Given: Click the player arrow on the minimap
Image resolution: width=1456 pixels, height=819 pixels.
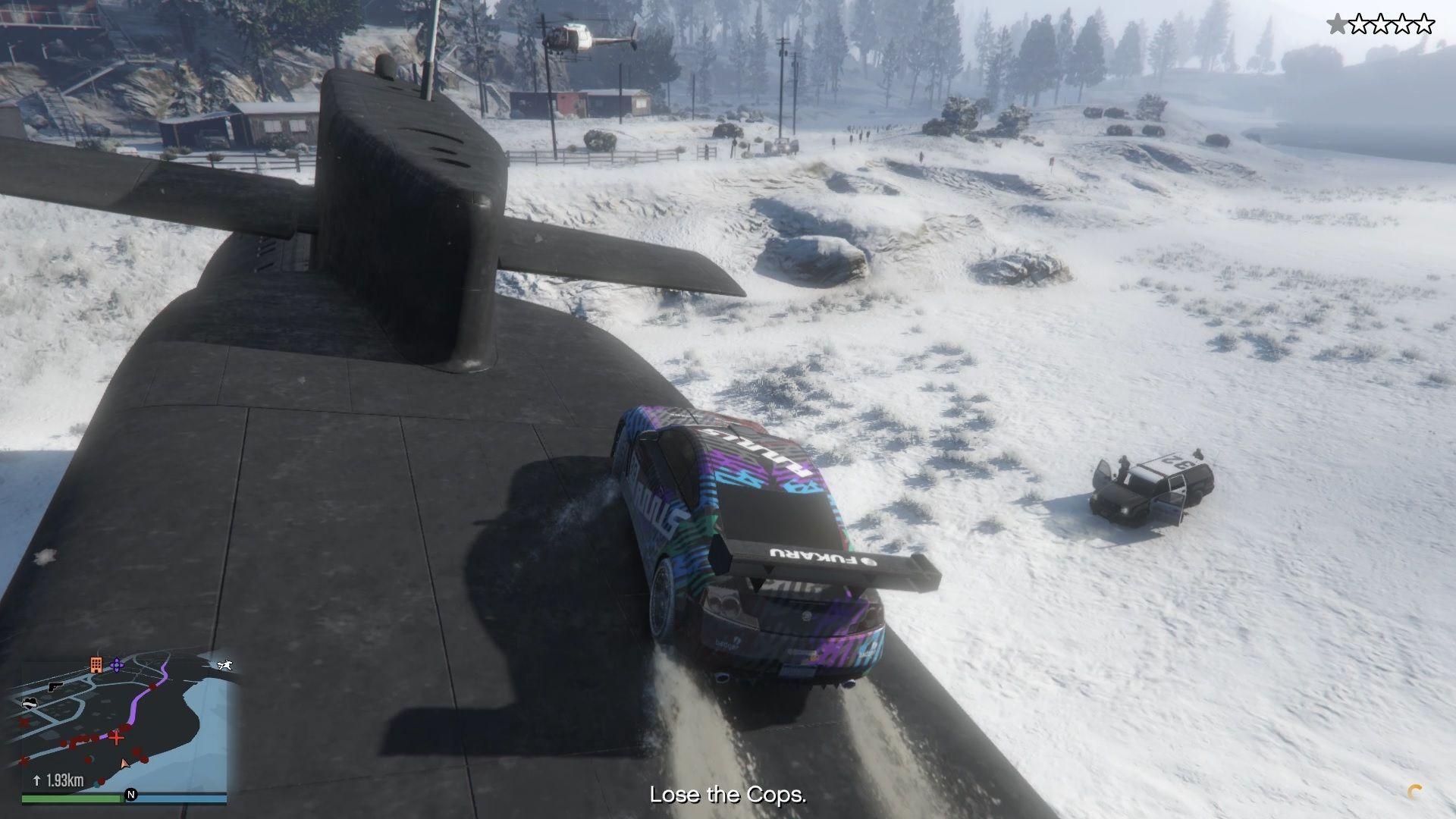Looking at the screenshot, I should (x=125, y=763).
